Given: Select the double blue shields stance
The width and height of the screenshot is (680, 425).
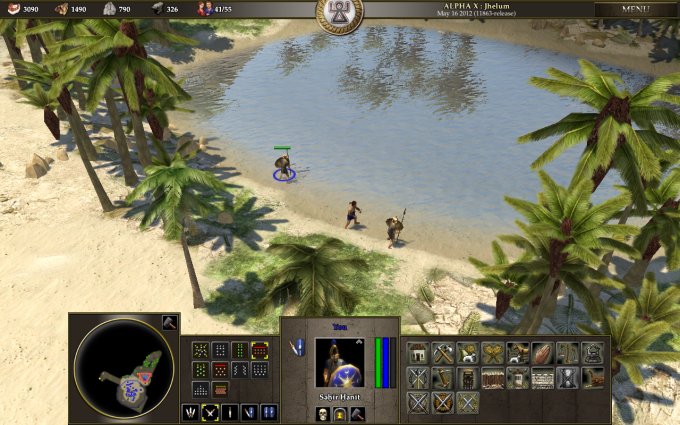Looking at the screenshot, I should [x=269, y=412].
